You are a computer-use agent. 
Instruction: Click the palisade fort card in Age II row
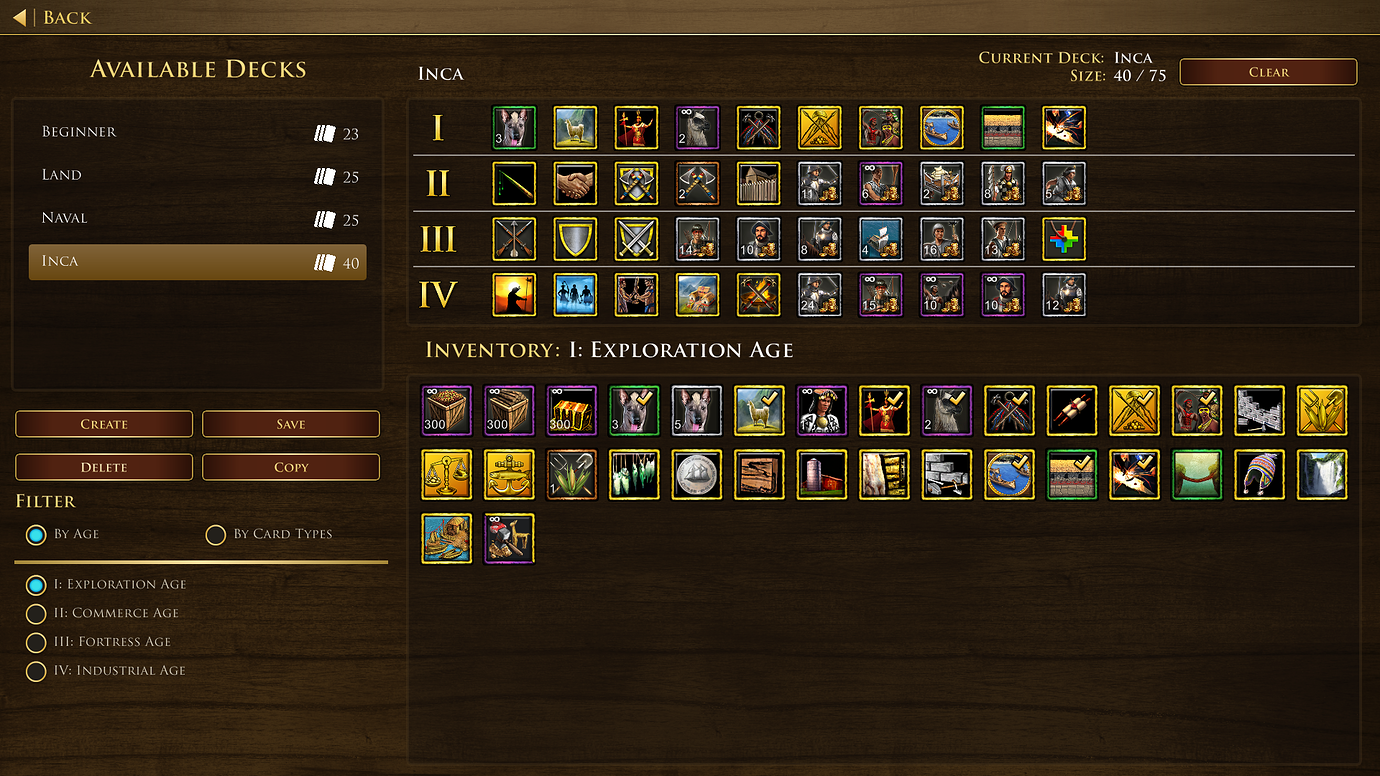pyautogui.click(x=759, y=183)
